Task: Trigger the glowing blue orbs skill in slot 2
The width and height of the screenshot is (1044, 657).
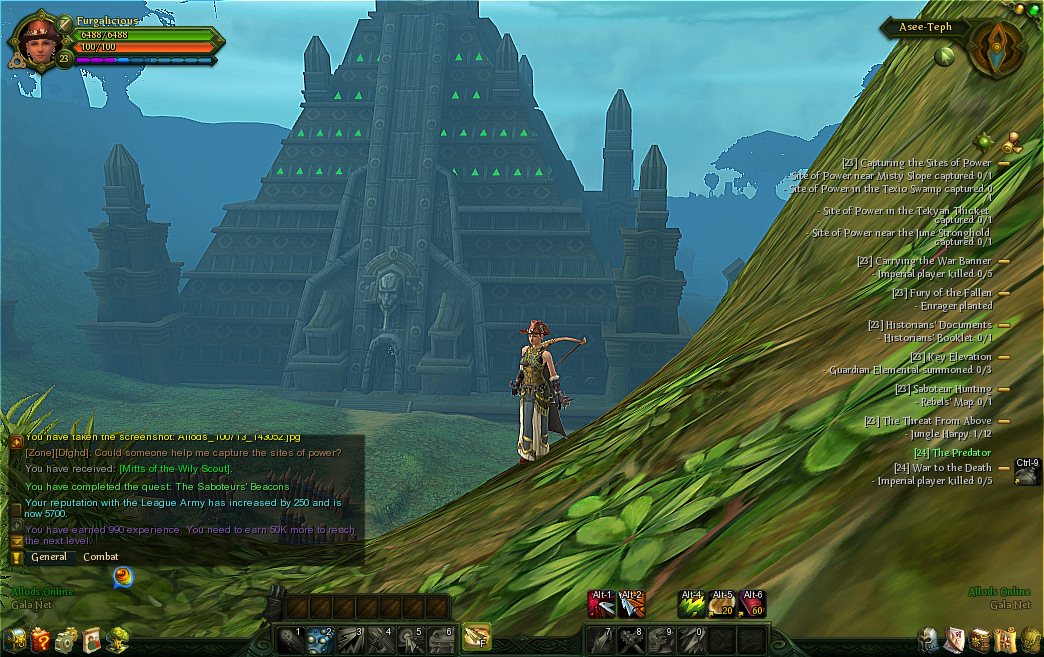Action: pyautogui.click(x=320, y=638)
